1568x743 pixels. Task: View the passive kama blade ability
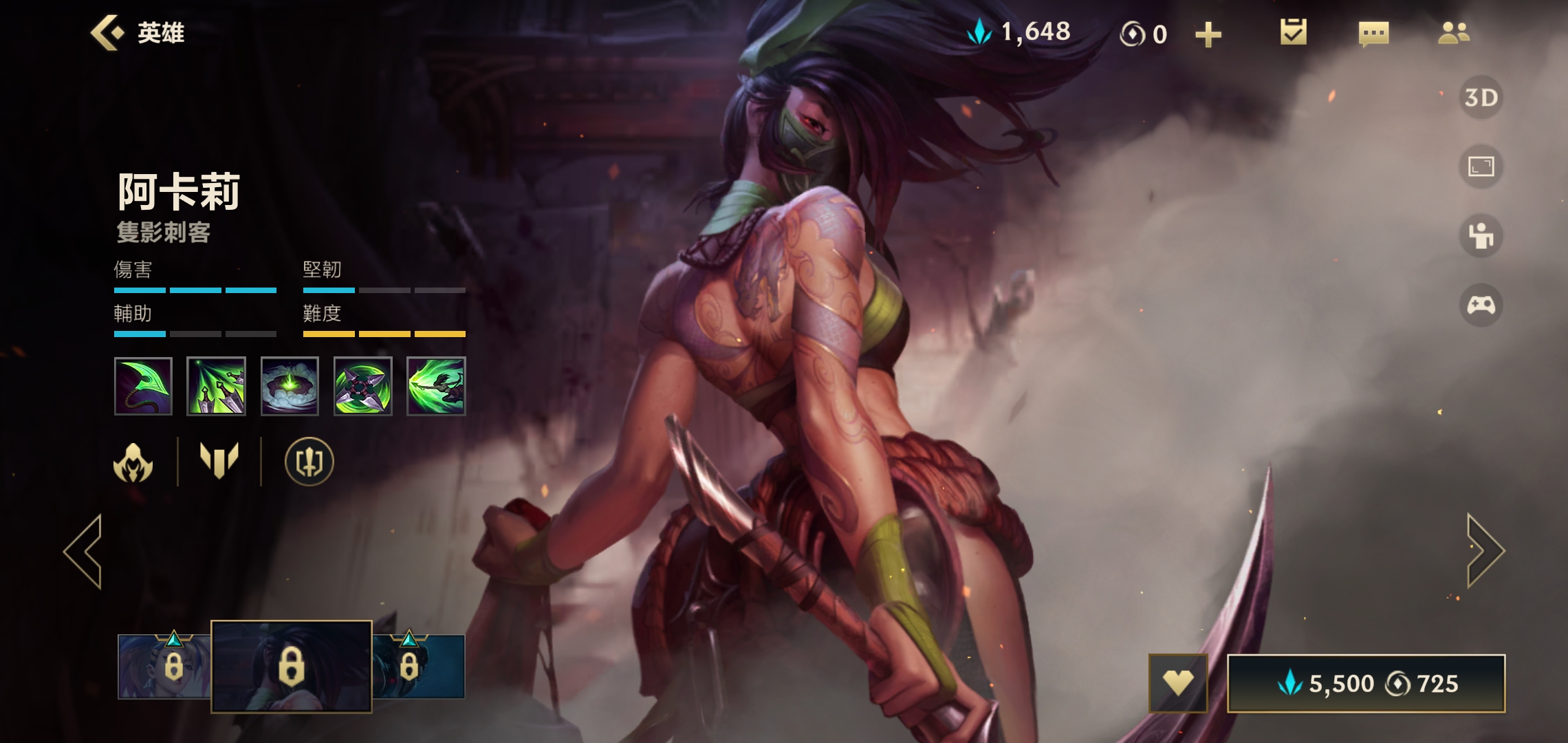pyautogui.click(x=143, y=386)
